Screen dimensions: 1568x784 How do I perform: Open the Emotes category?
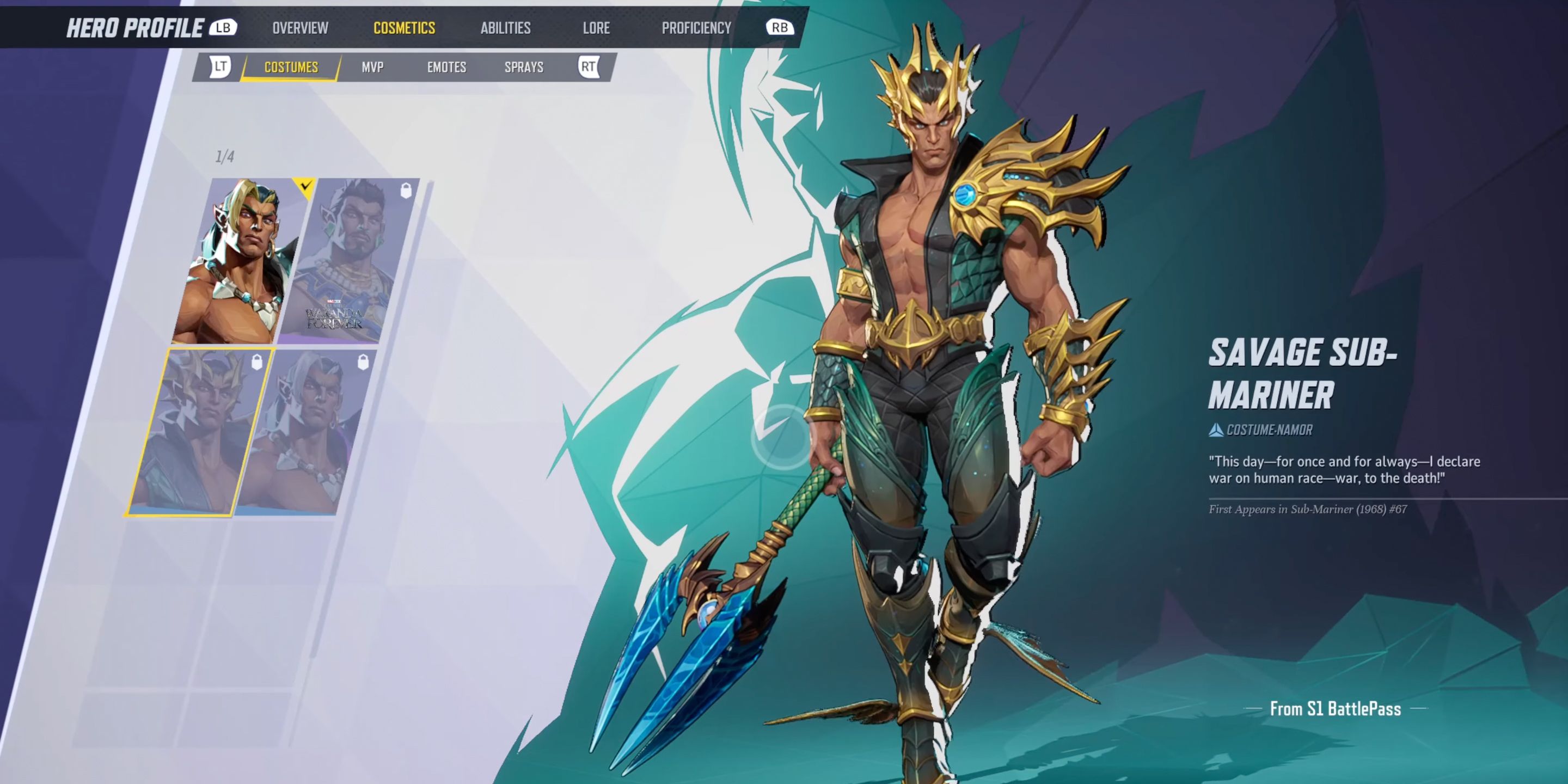[446, 68]
